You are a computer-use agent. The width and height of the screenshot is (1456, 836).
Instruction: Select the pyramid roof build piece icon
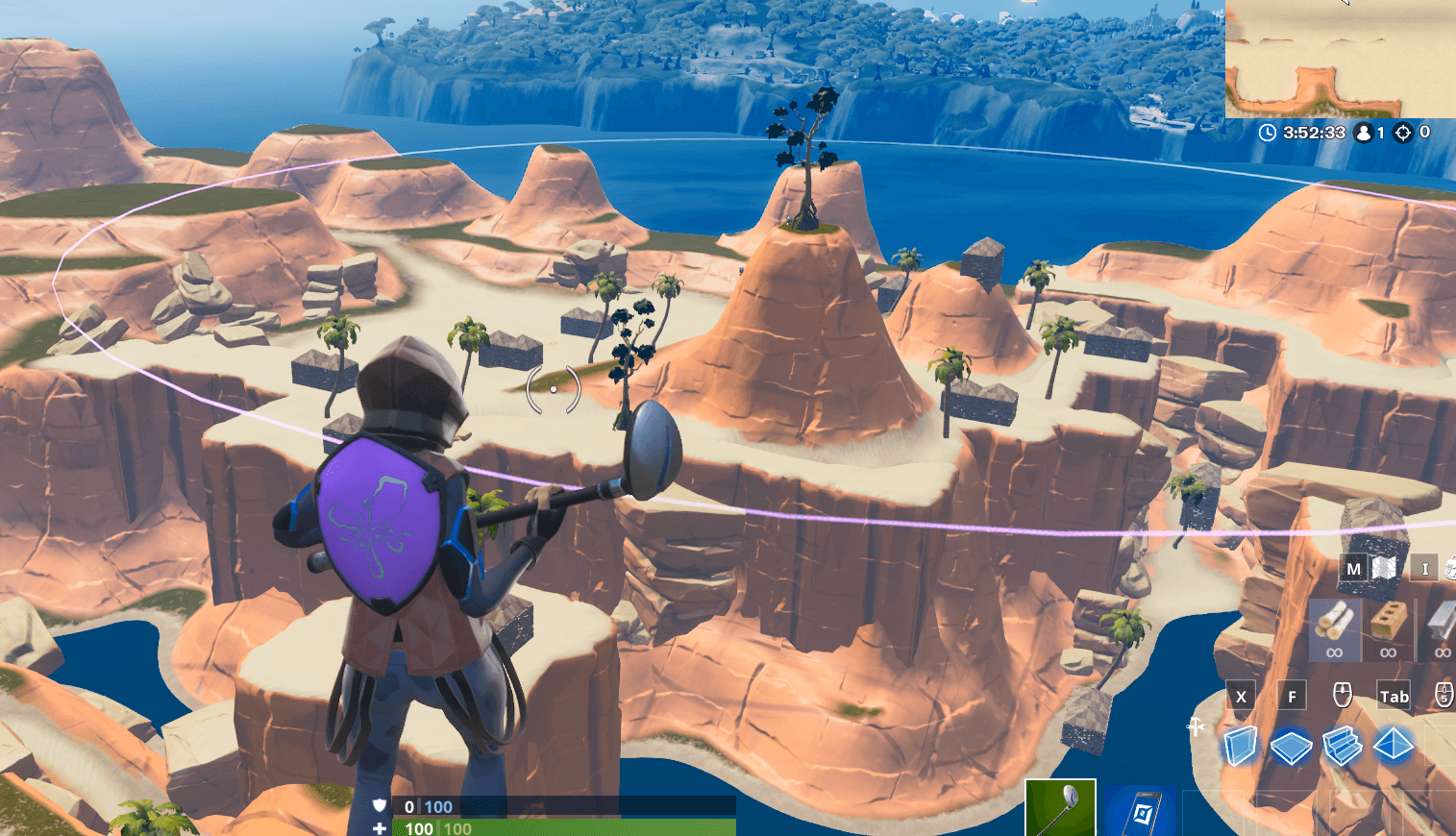pyautogui.click(x=1393, y=745)
